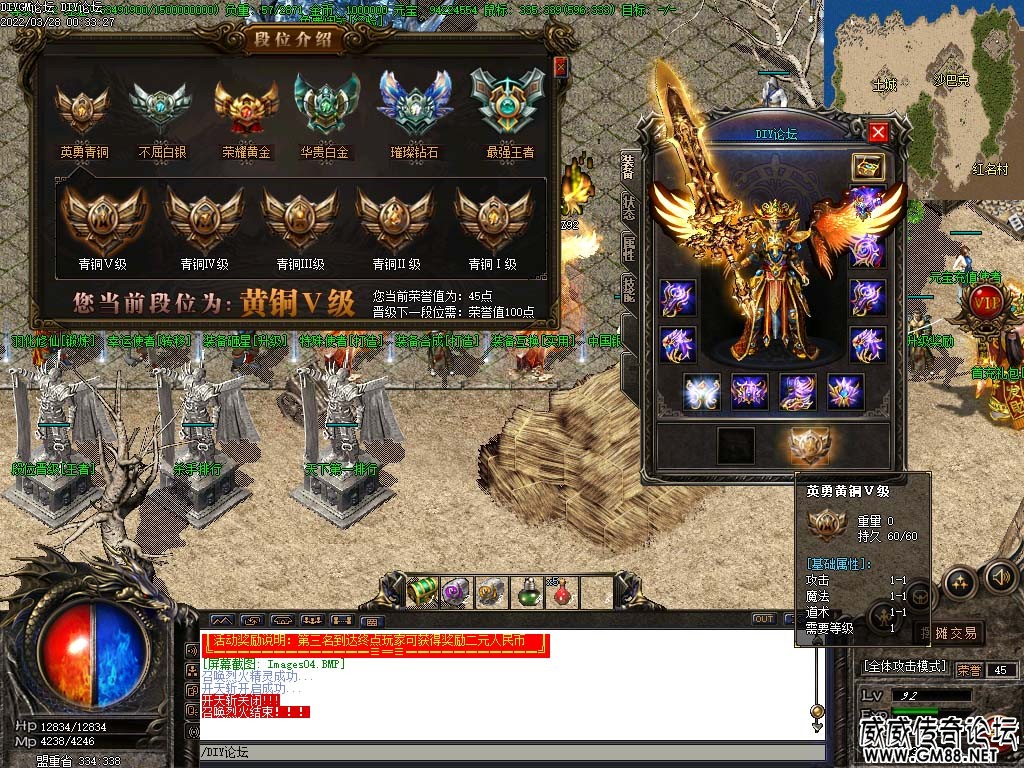Click the chat input field

click(510, 752)
